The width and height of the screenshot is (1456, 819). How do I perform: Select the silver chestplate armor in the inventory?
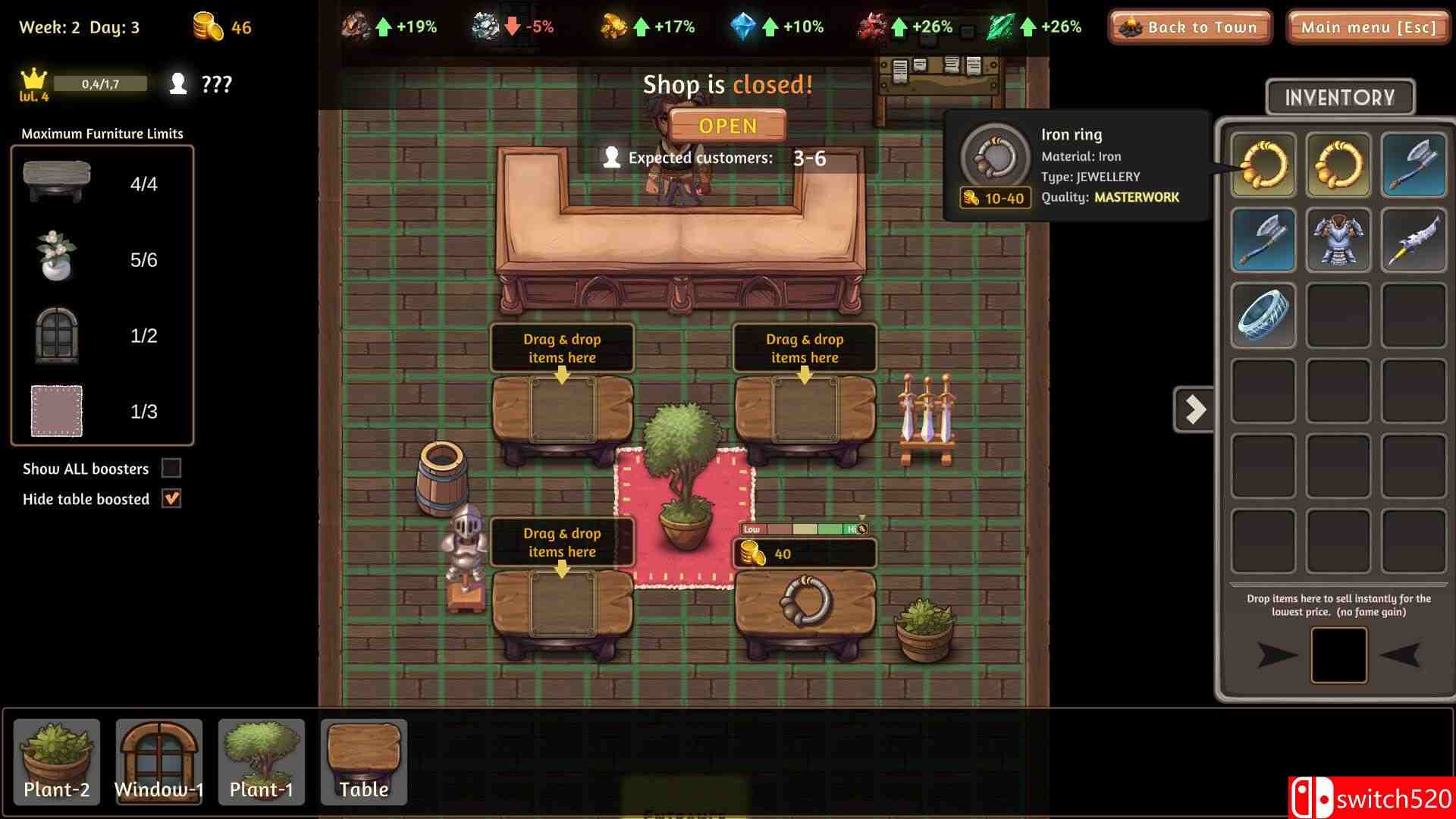tap(1338, 240)
